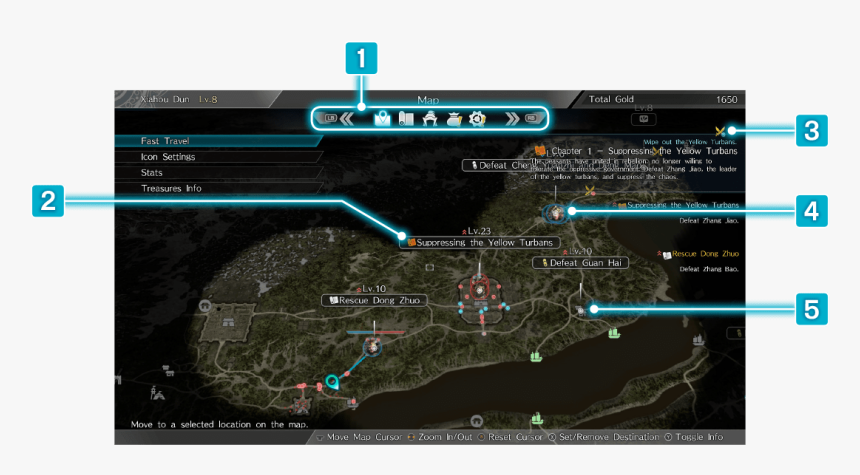
Task: Click the left double-chevron tab arrow
Action: click(x=348, y=119)
